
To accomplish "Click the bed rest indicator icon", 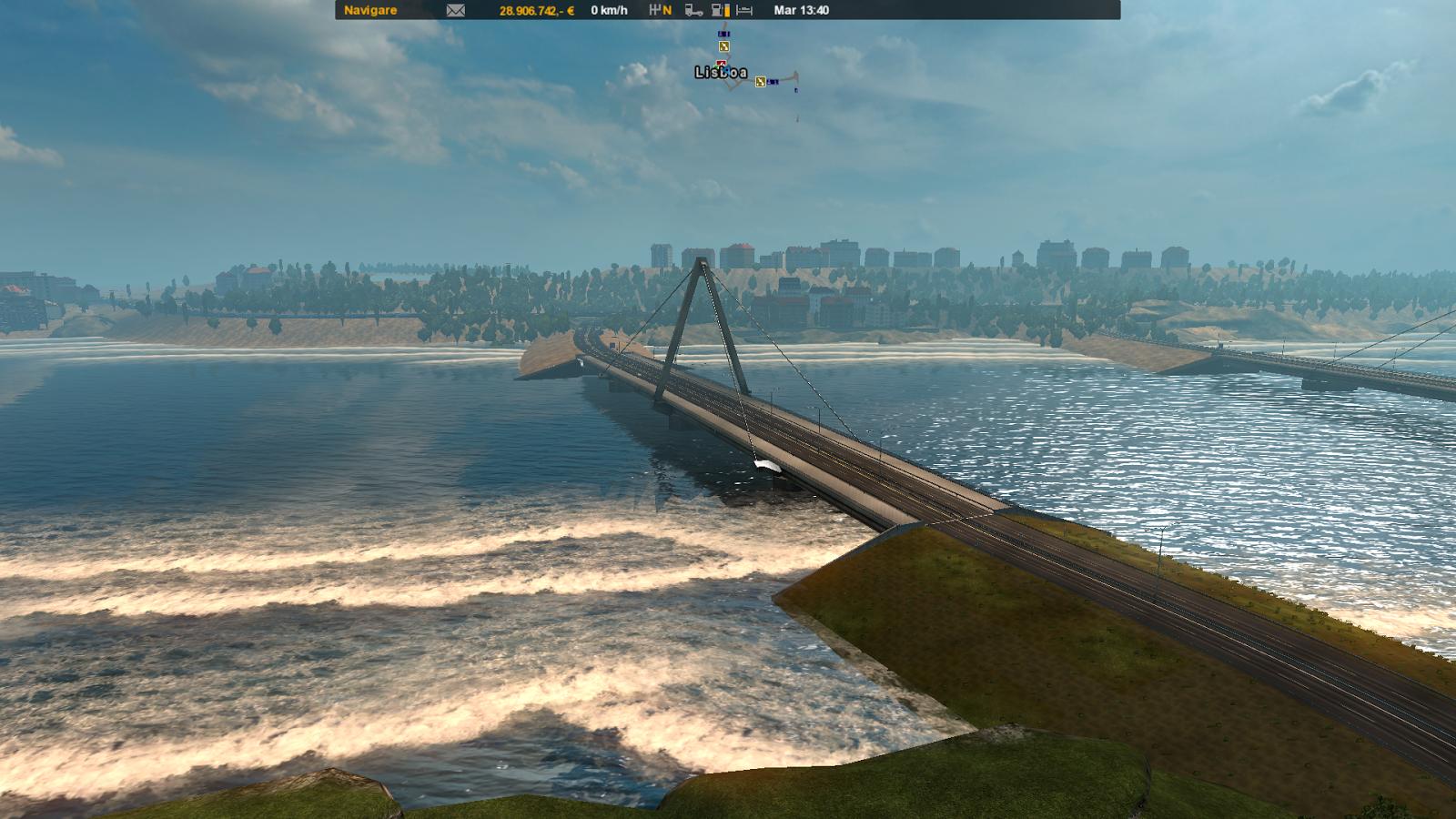I will [x=744, y=10].
